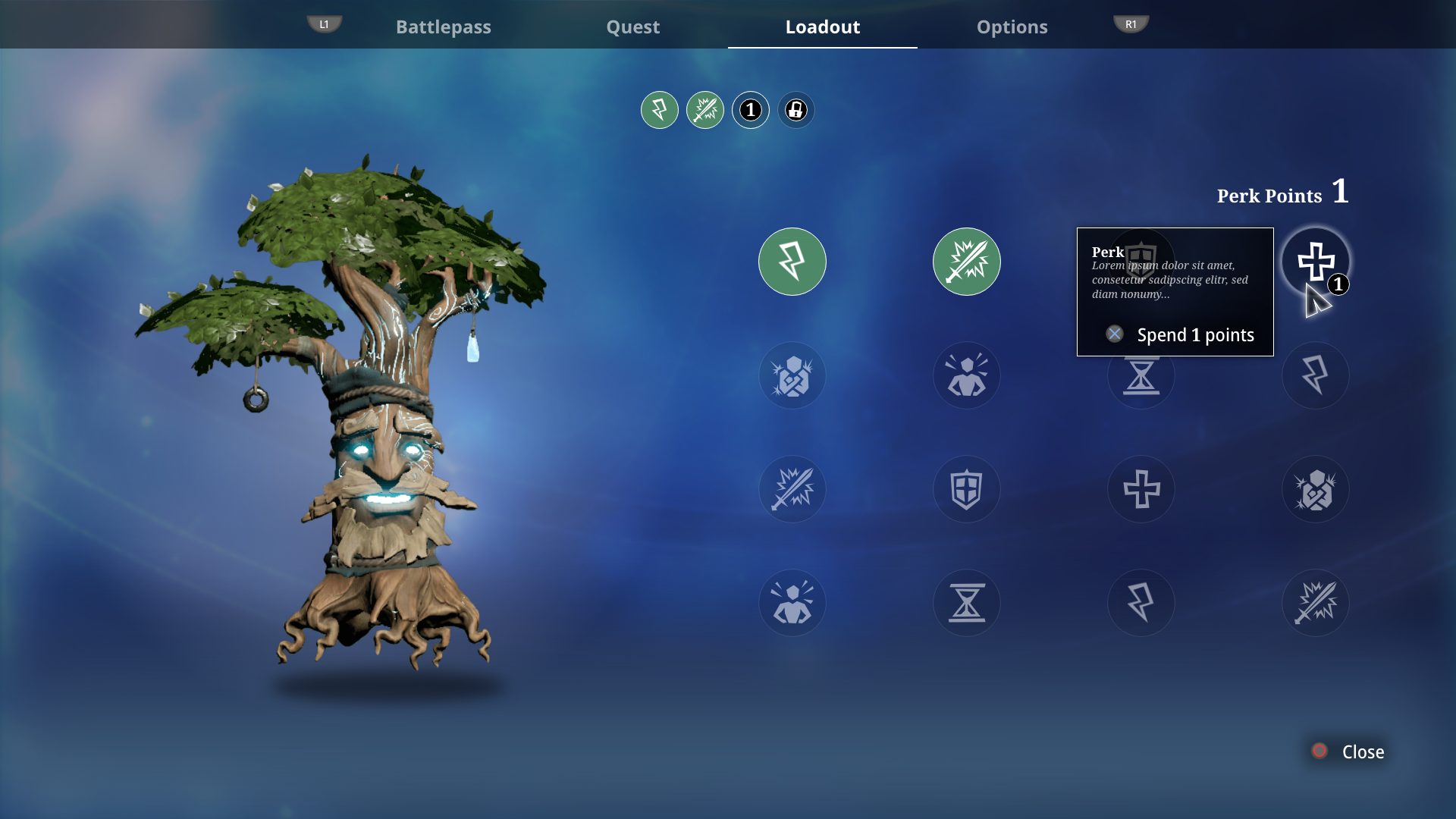Choose the loadout slot numbered 1

[x=750, y=111]
